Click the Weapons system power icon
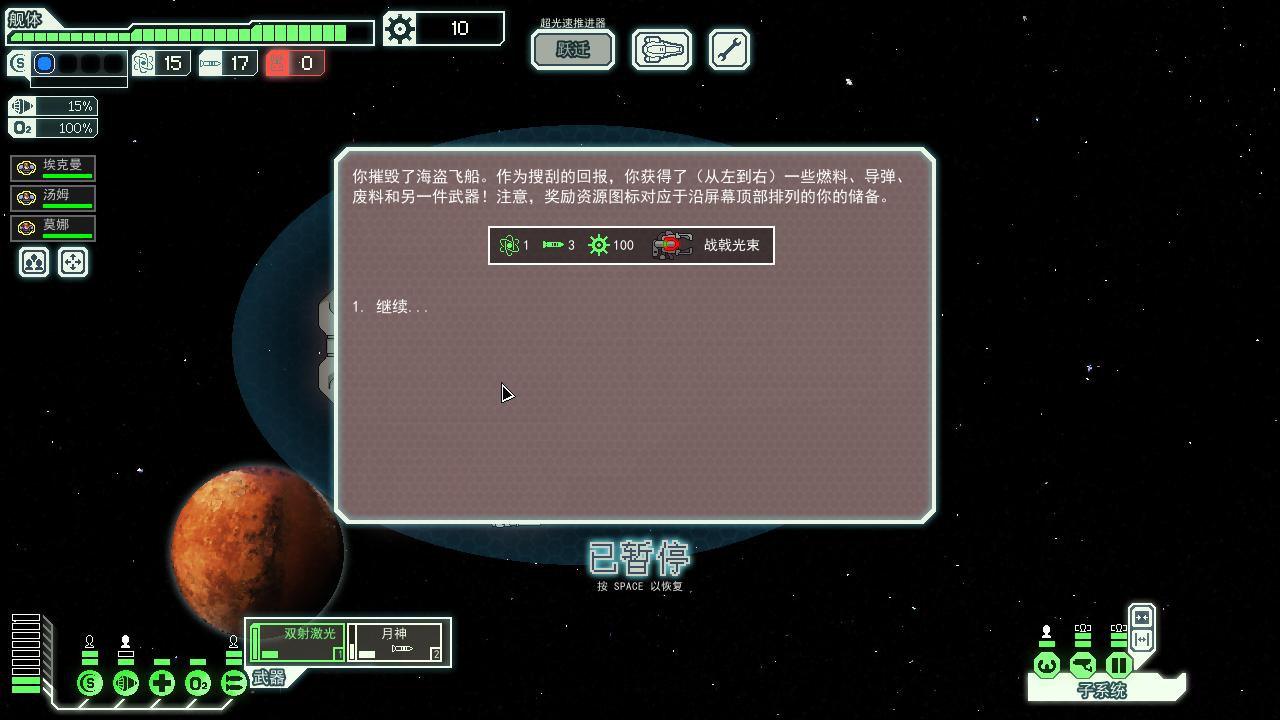 pos(232,684)
